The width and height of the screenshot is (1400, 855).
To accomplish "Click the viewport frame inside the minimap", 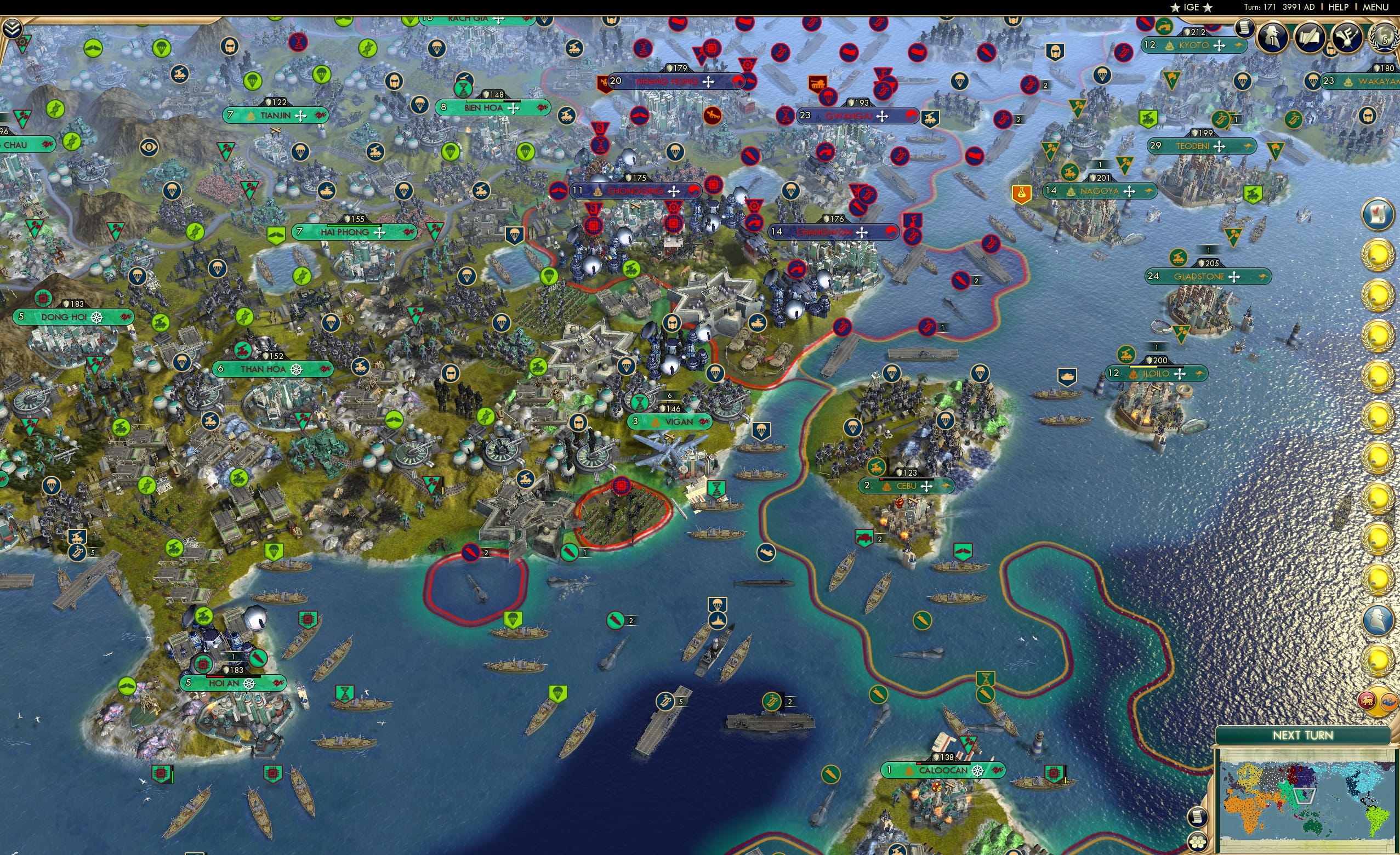I will point(1305,796).
